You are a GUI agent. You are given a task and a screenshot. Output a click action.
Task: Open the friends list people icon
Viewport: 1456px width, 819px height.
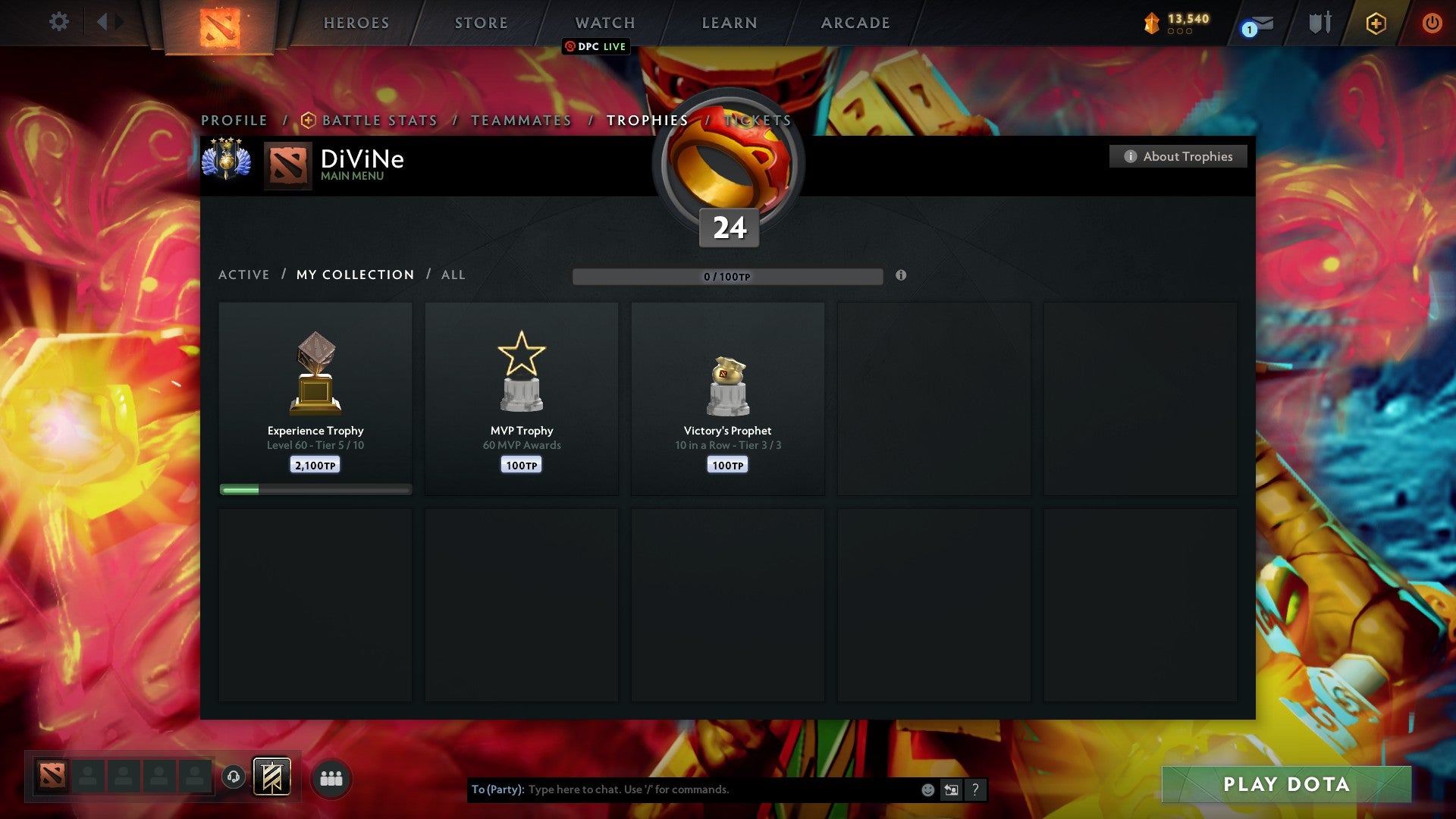click(331, 777)
